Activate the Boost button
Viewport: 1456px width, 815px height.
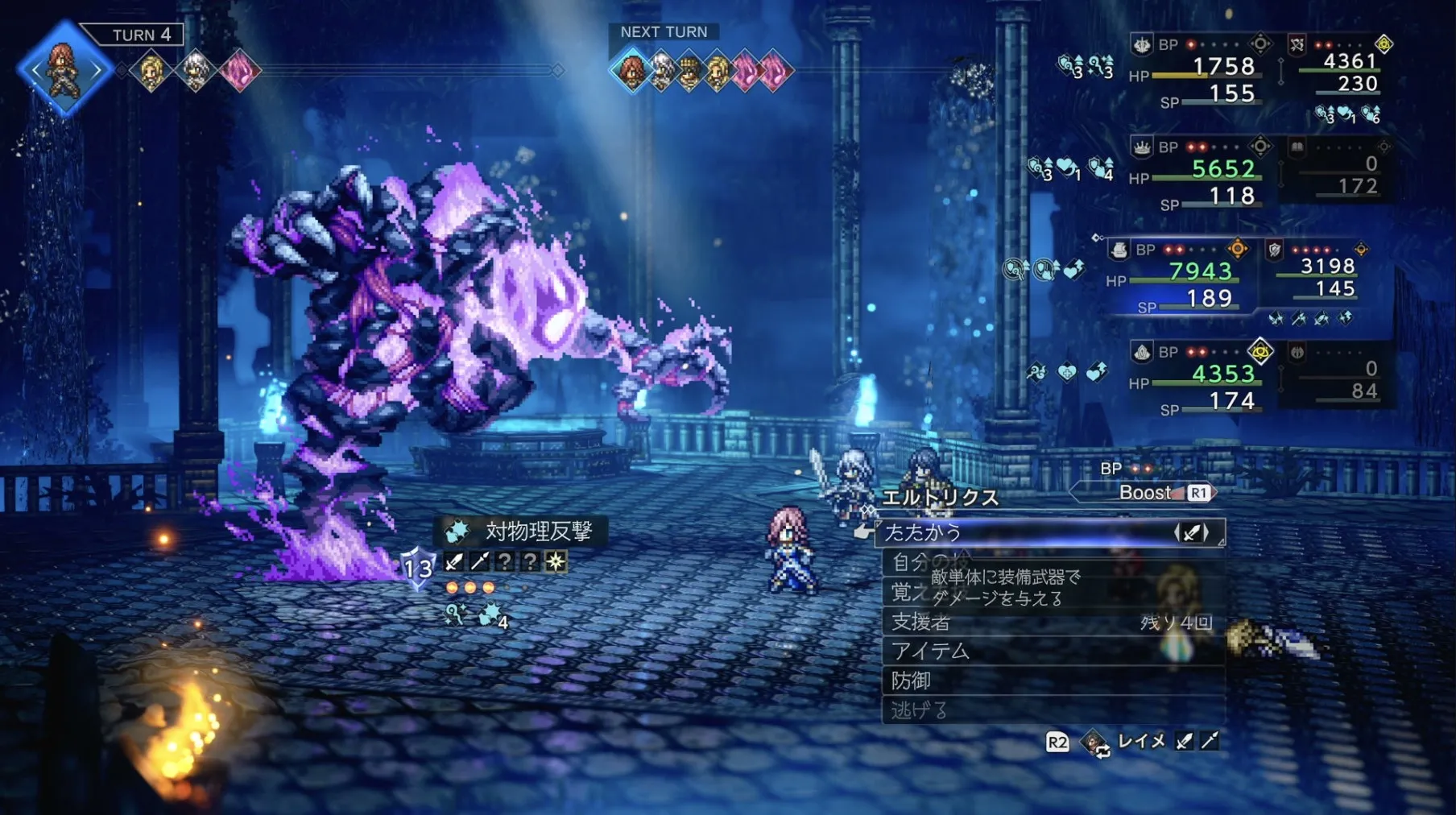pyautogui.click(x=1148, y=493)
